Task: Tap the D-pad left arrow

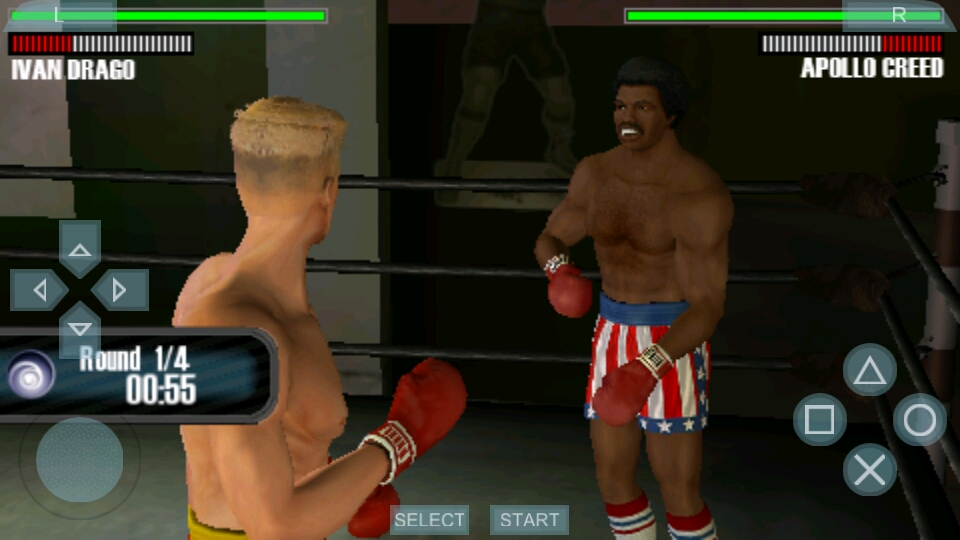Action: pyautogui.click(x=39, y=290)
